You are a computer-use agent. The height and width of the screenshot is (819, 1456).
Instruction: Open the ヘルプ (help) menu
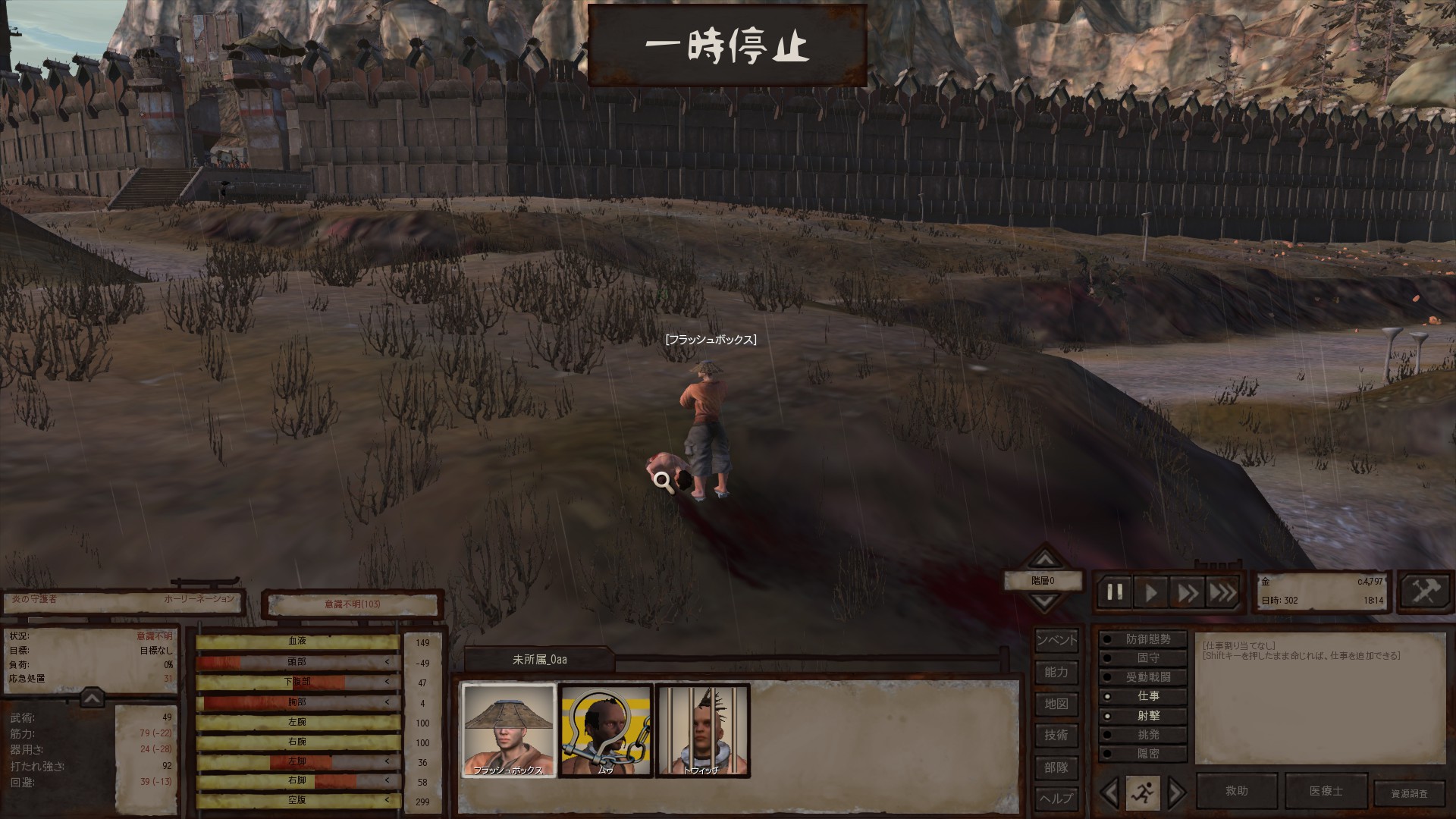pyautogui.click(x=1056, y=798)
